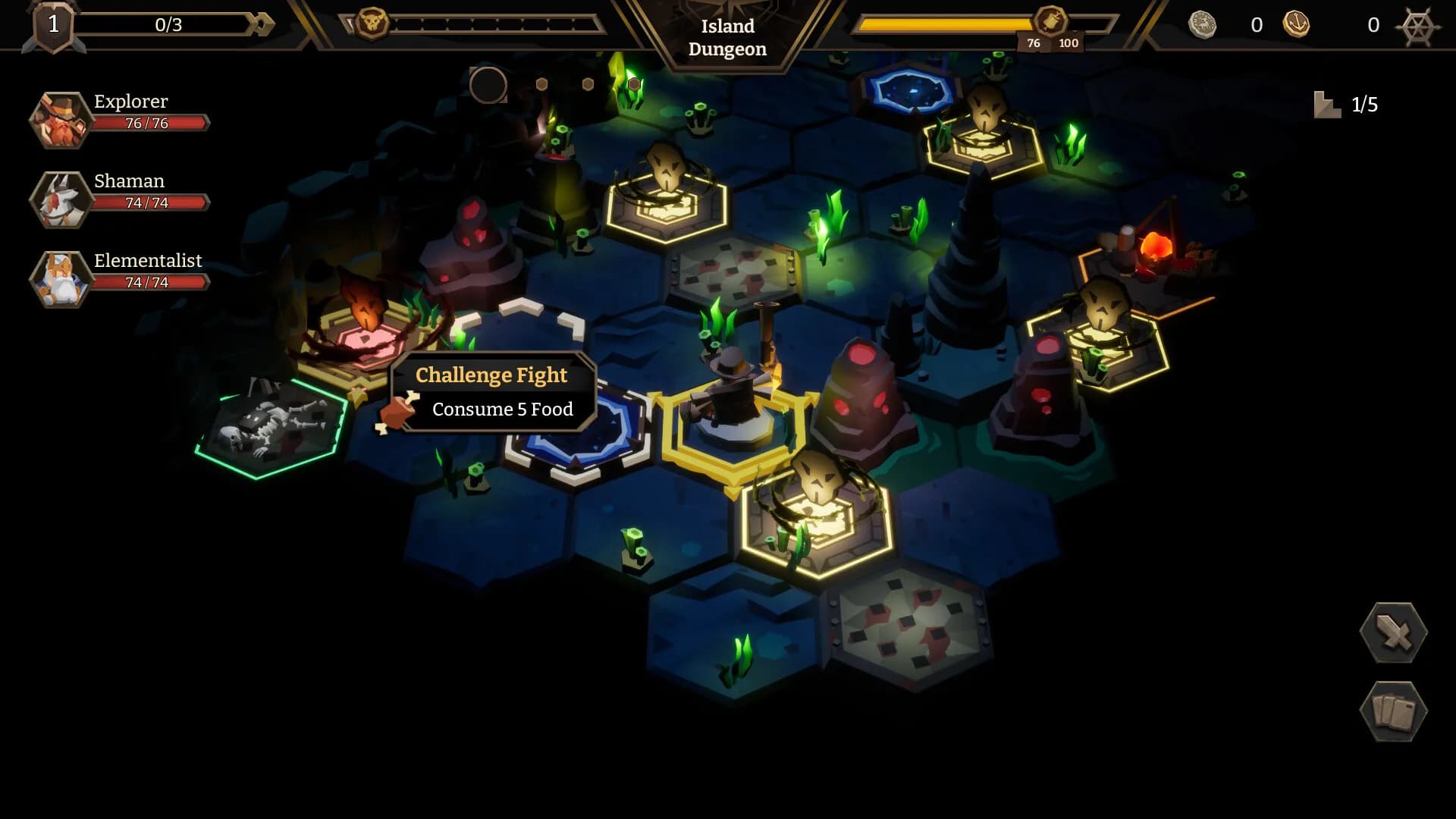The image size is (1456, 819).
Task: Click the dungeon floor stairs indicator
Action: point(1327,105)
